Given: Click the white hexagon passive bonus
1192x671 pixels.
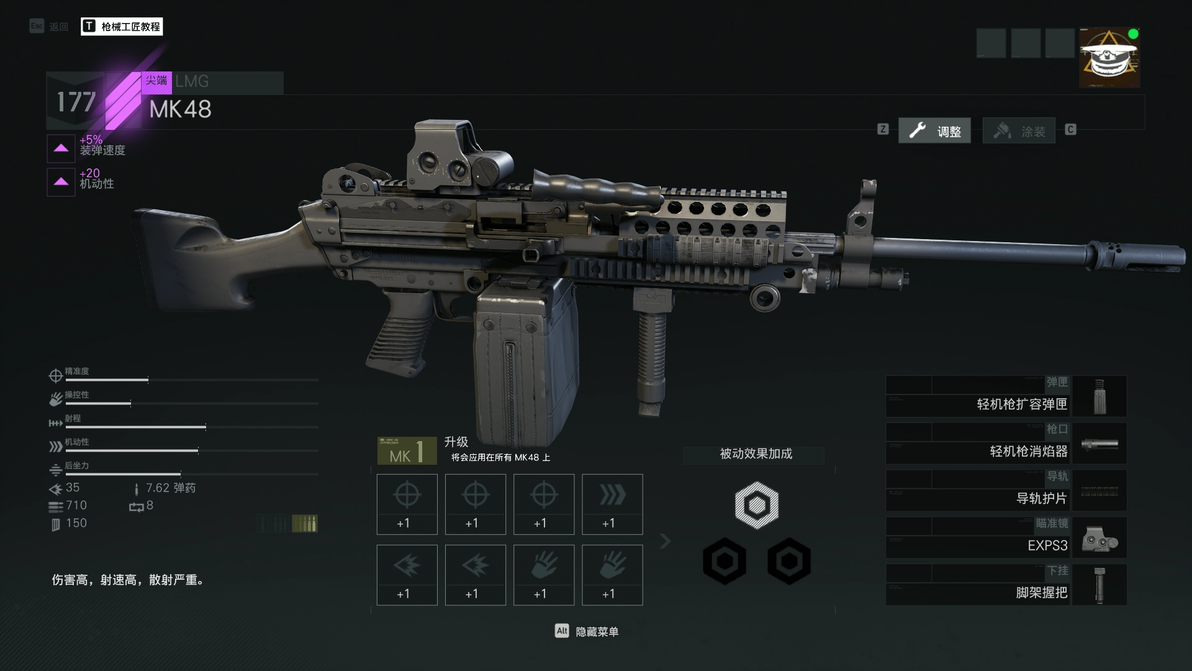Looking at the screenshot, I should 756,505.
